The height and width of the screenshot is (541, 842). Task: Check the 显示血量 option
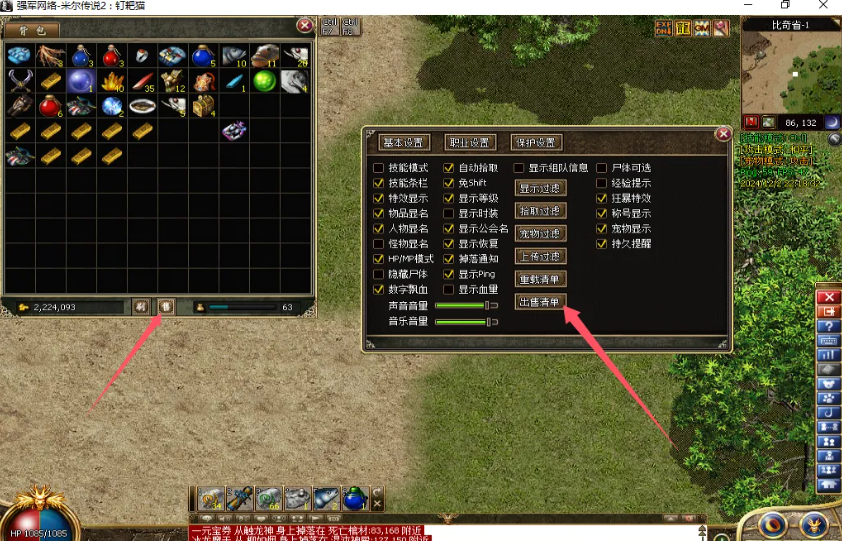tap(449, 290)
